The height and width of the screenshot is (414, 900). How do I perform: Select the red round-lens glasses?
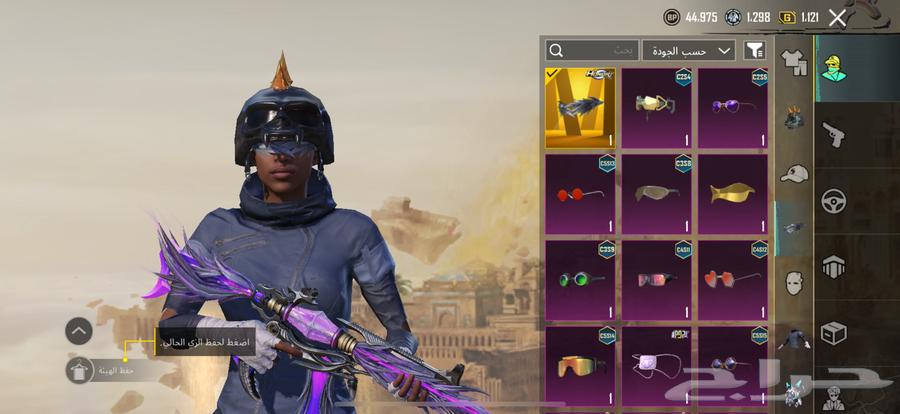(x=580, y=194)
